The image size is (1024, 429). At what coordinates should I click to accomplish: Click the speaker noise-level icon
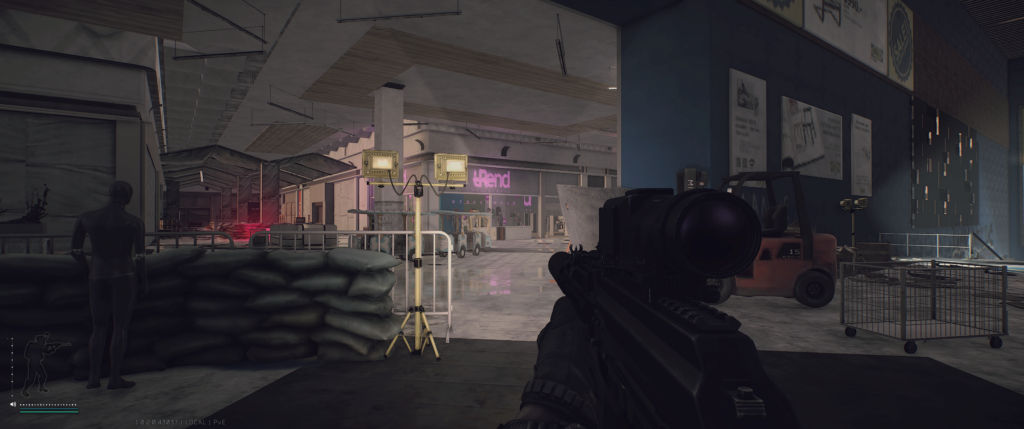click(12, 405)
